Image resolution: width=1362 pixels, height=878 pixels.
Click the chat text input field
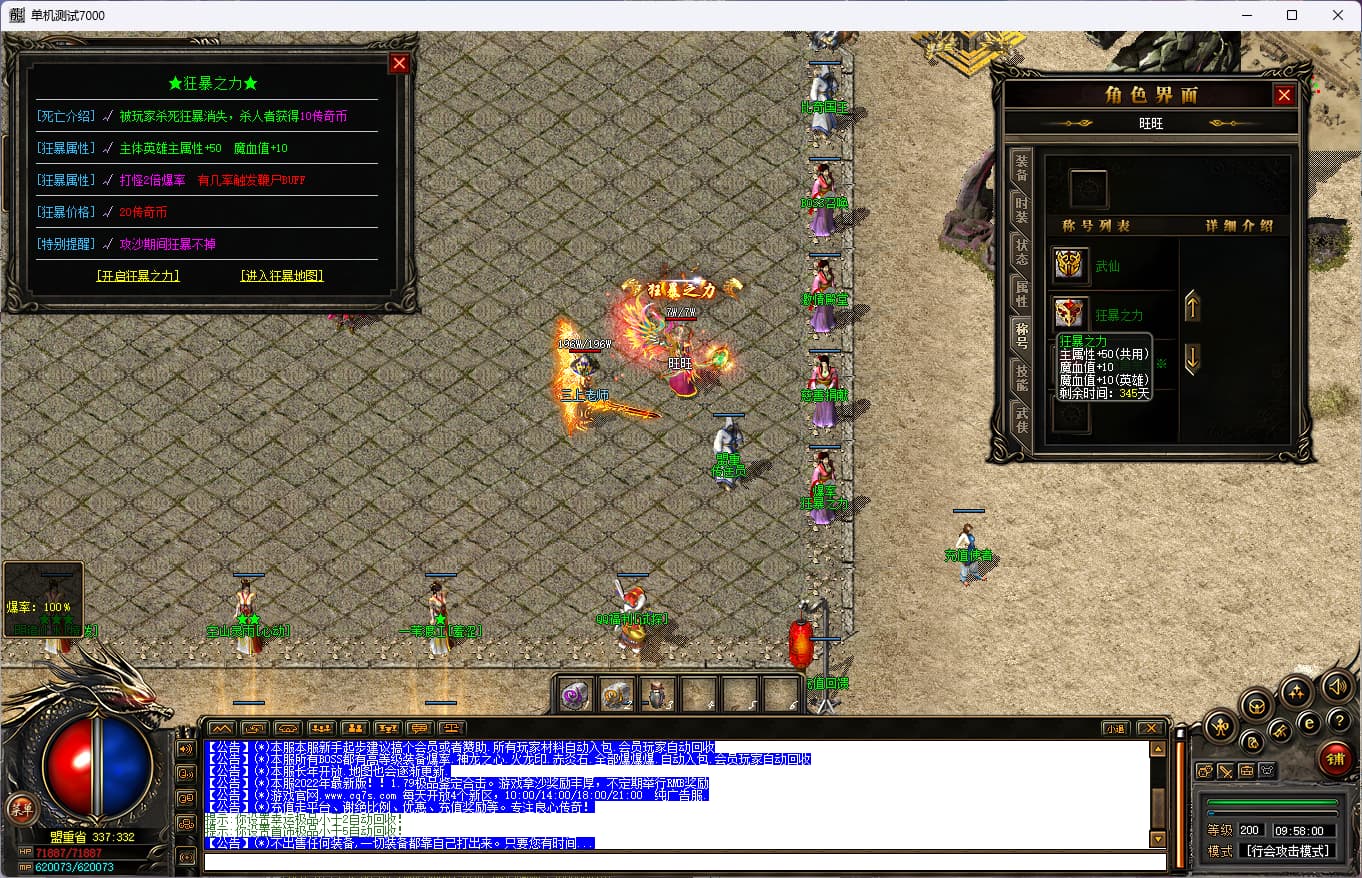(684, 862)
